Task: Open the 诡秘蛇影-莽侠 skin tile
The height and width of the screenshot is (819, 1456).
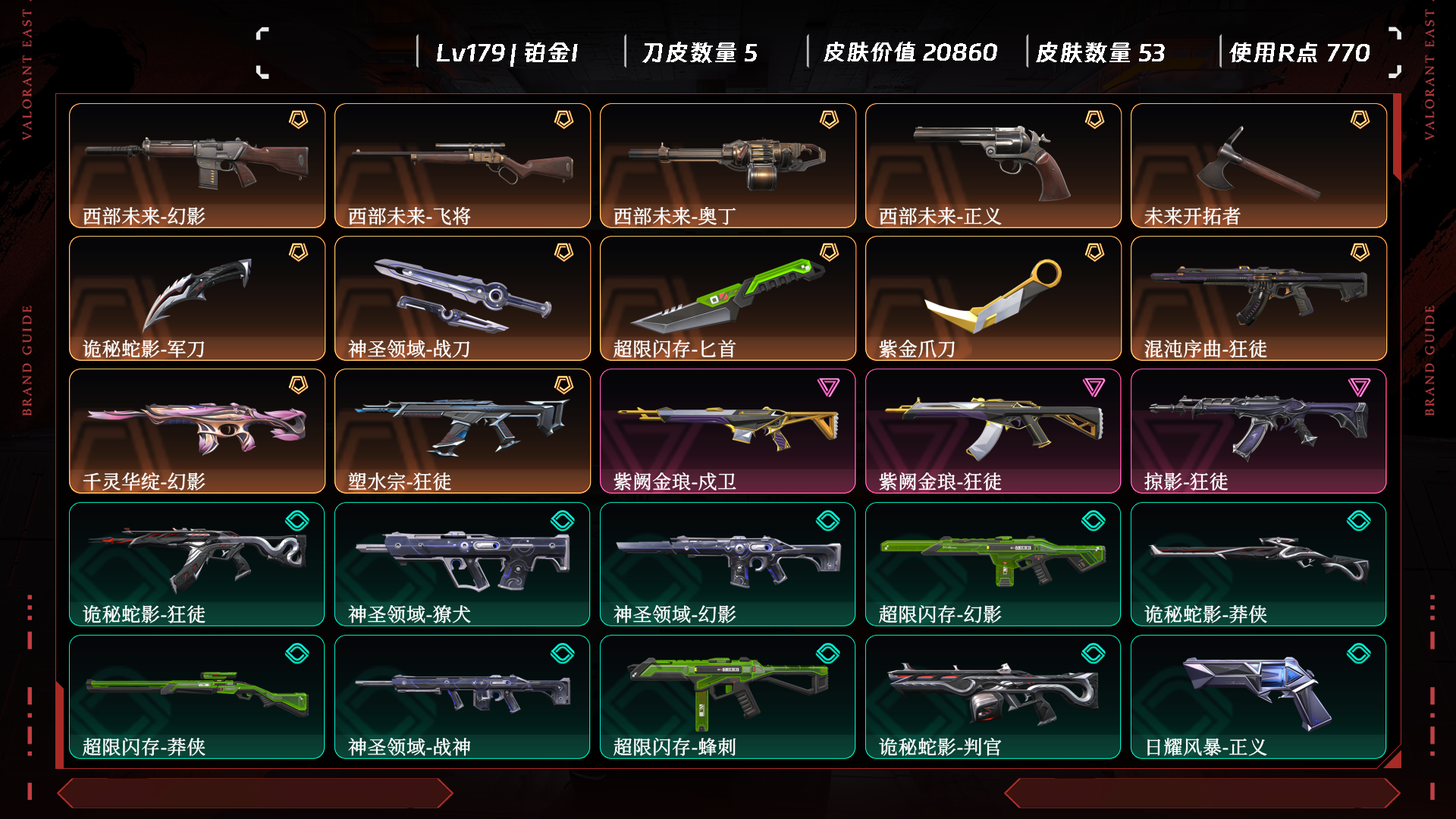Action: click(x=1259, y=563)
